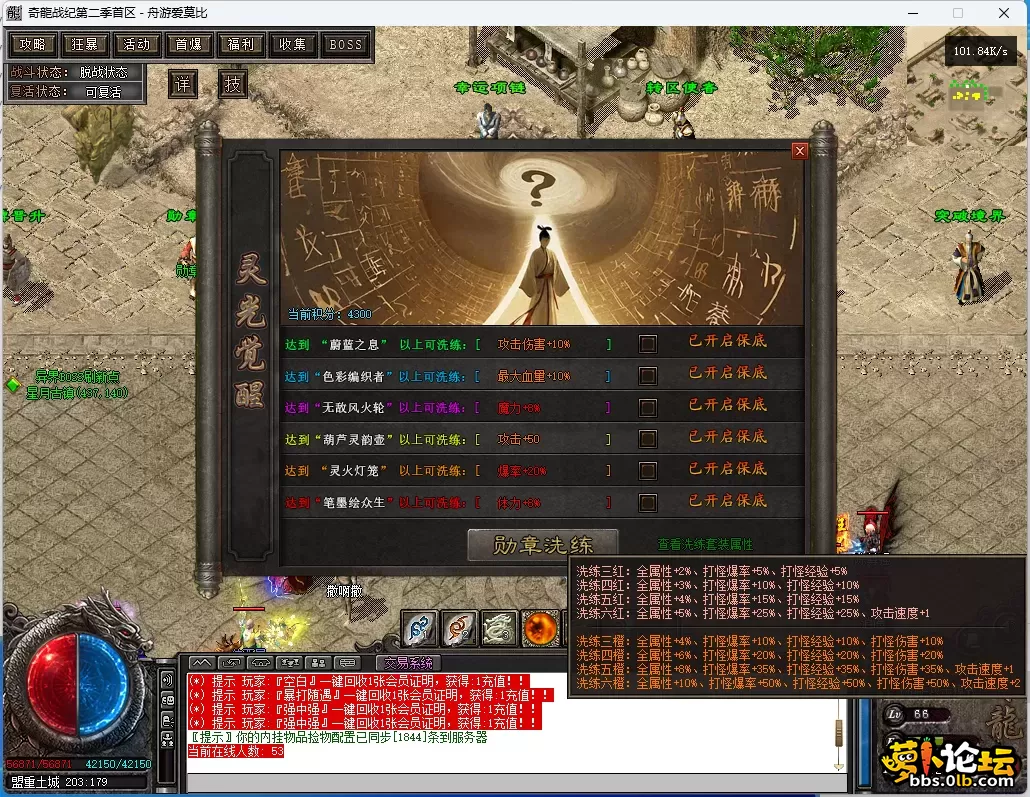Close the 灵光觉醒 panel
The width and height of the screenshot is (1030, 797).
tap(799, 151)
